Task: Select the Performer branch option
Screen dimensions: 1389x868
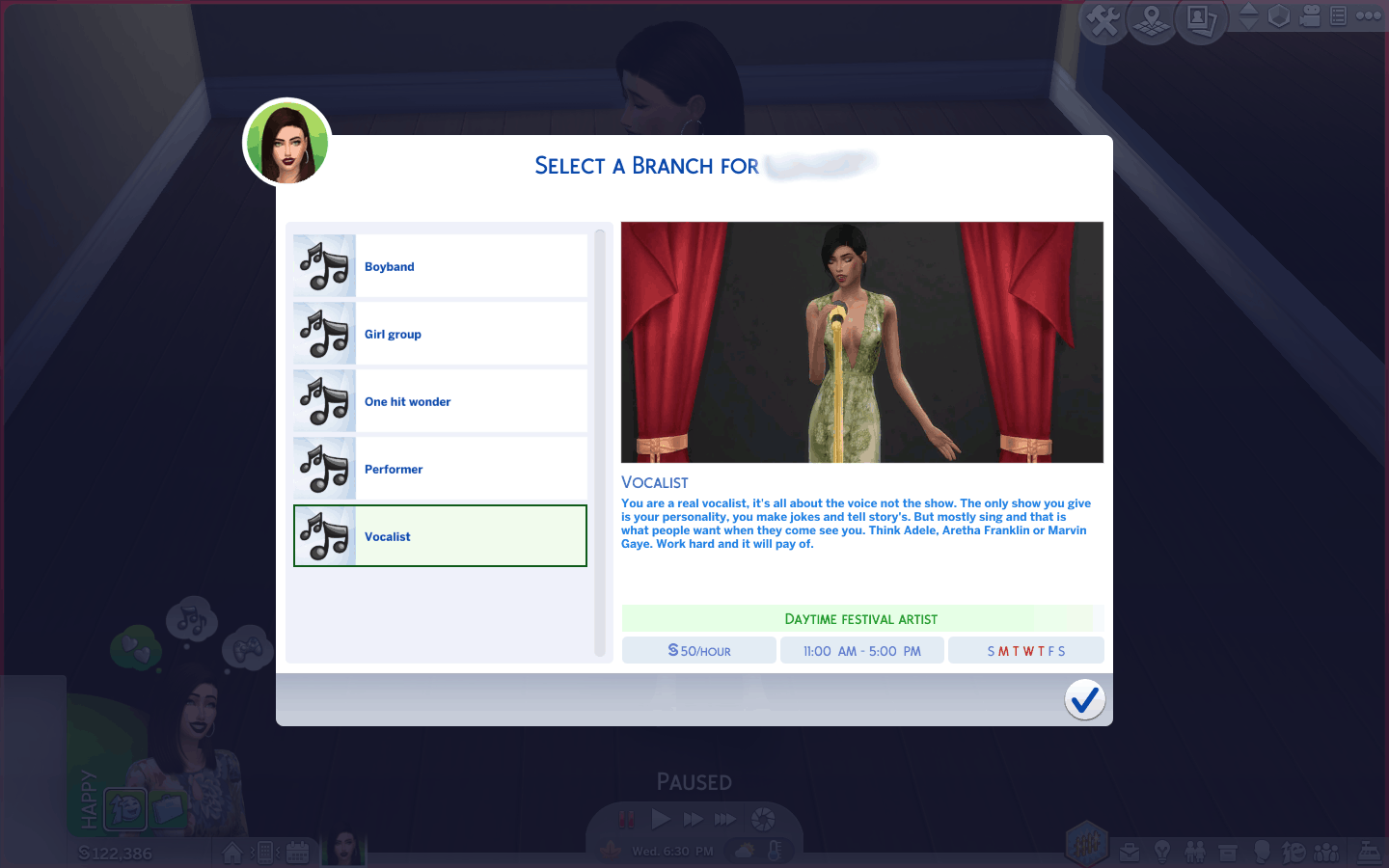Action: (440, 469)
